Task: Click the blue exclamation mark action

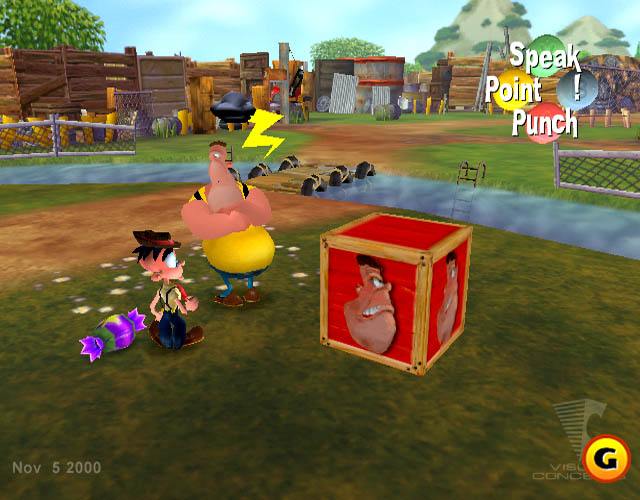Action: click(578, 88)
